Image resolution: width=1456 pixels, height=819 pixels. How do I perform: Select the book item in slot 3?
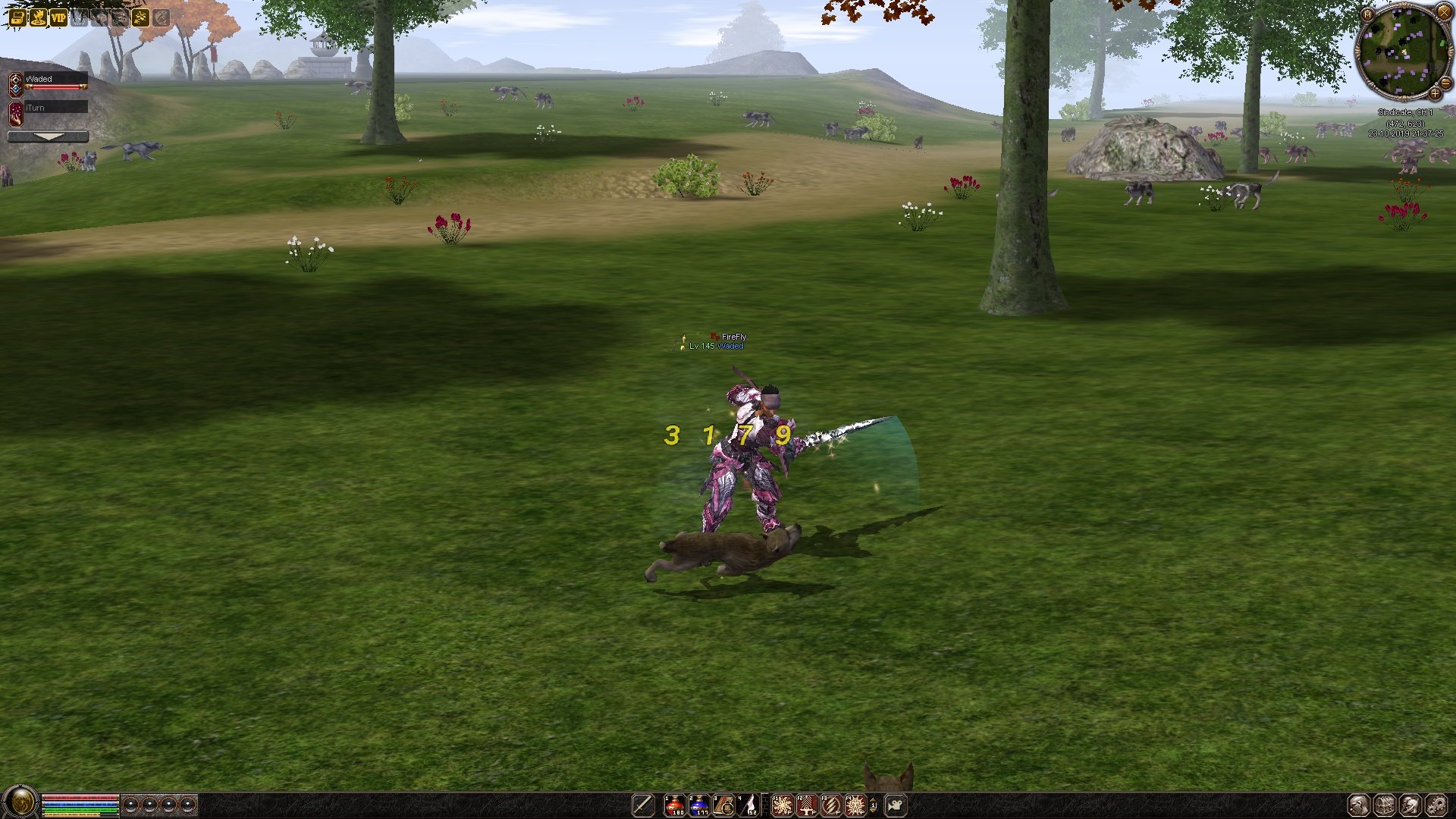pos(723,805)
